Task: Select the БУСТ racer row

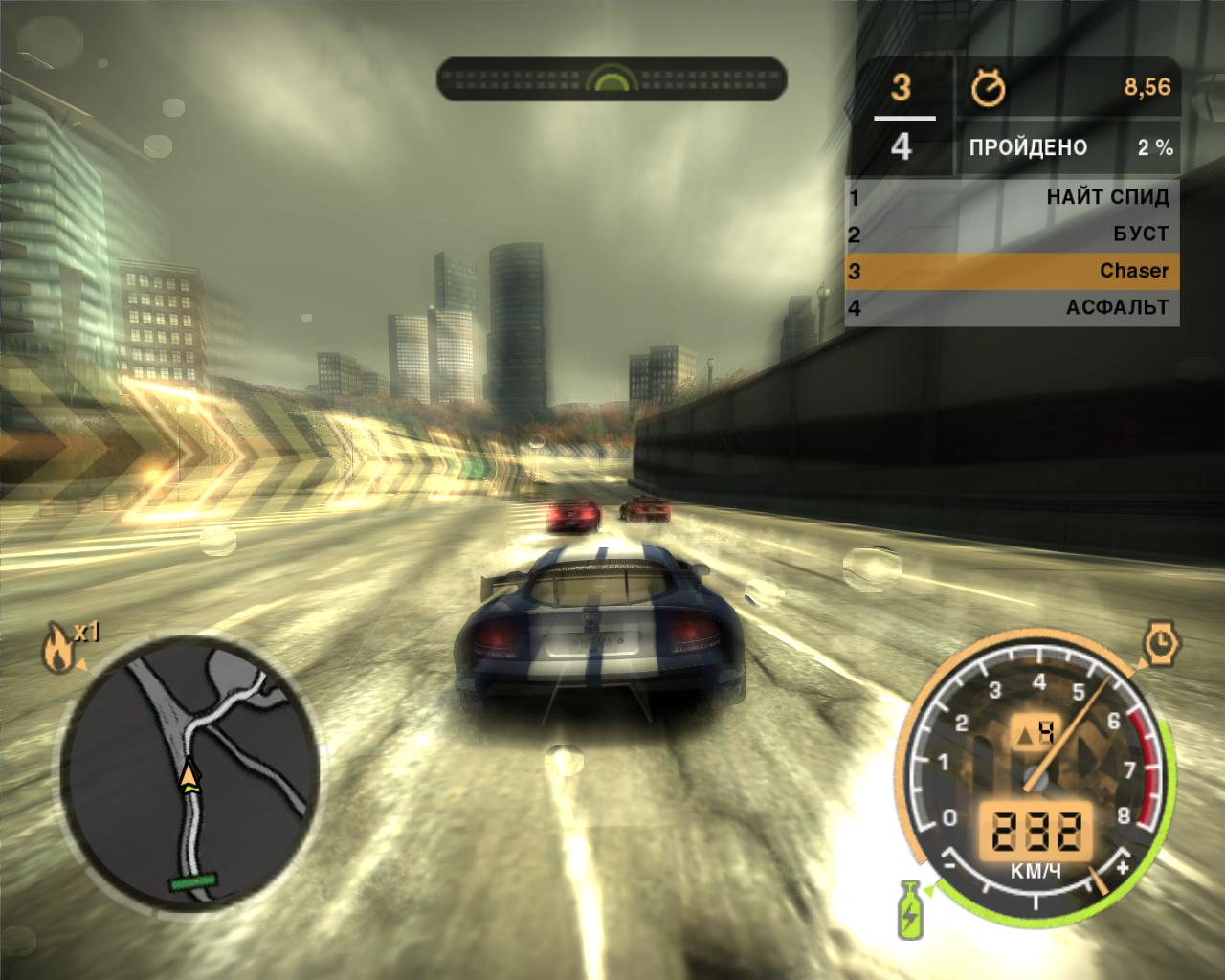Action: coord(1011,234)
